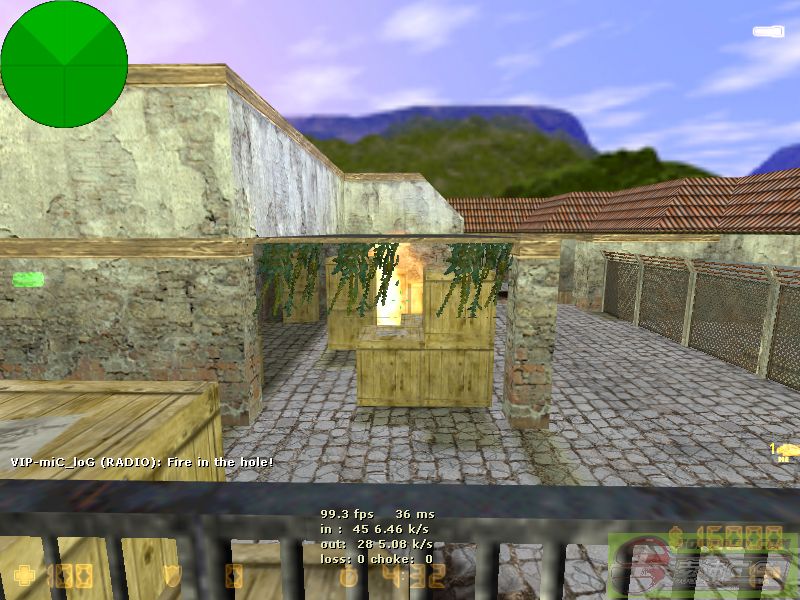Click the watermark logo in the corner
This screenshot has height=600, width=800.
703,566
